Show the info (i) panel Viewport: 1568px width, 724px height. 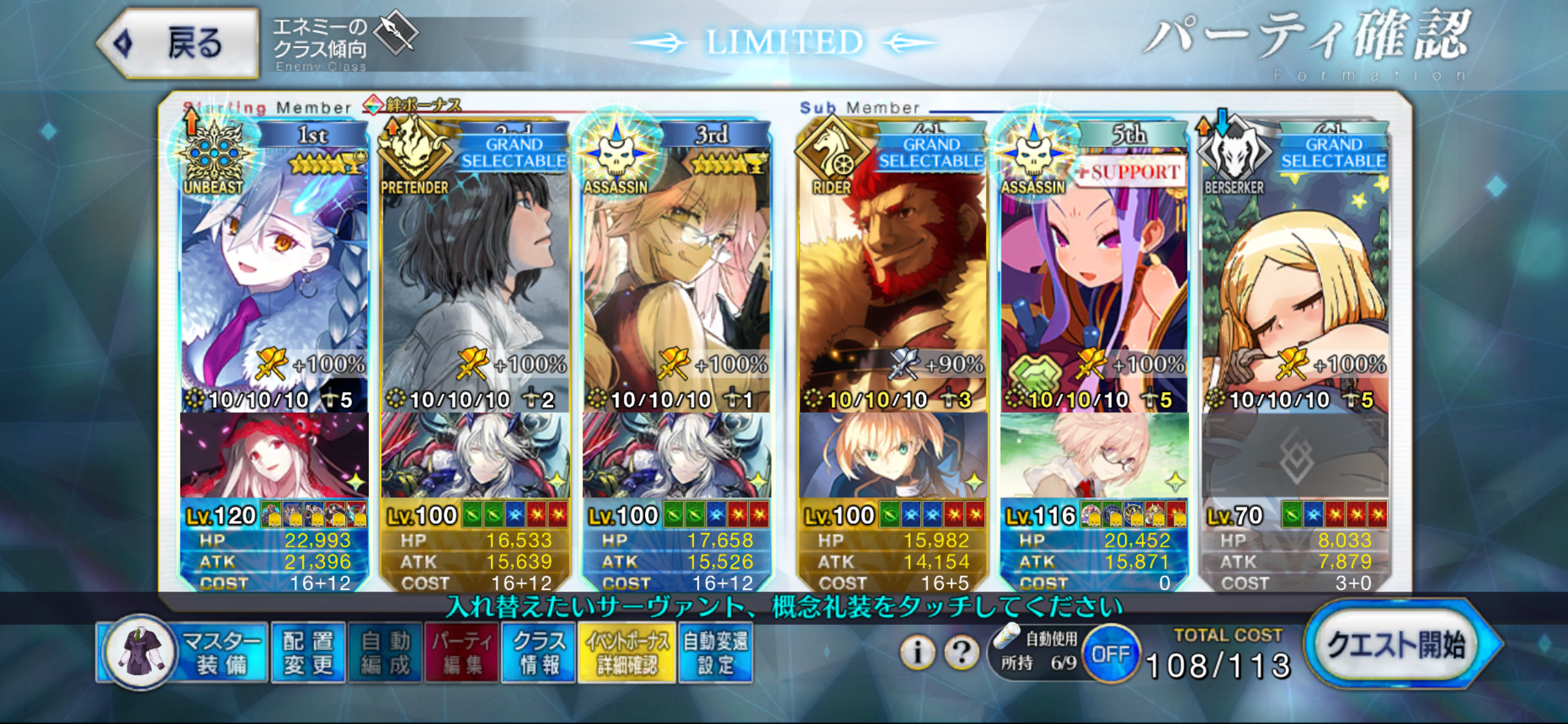pyautogui.click(x=917, y=653)
